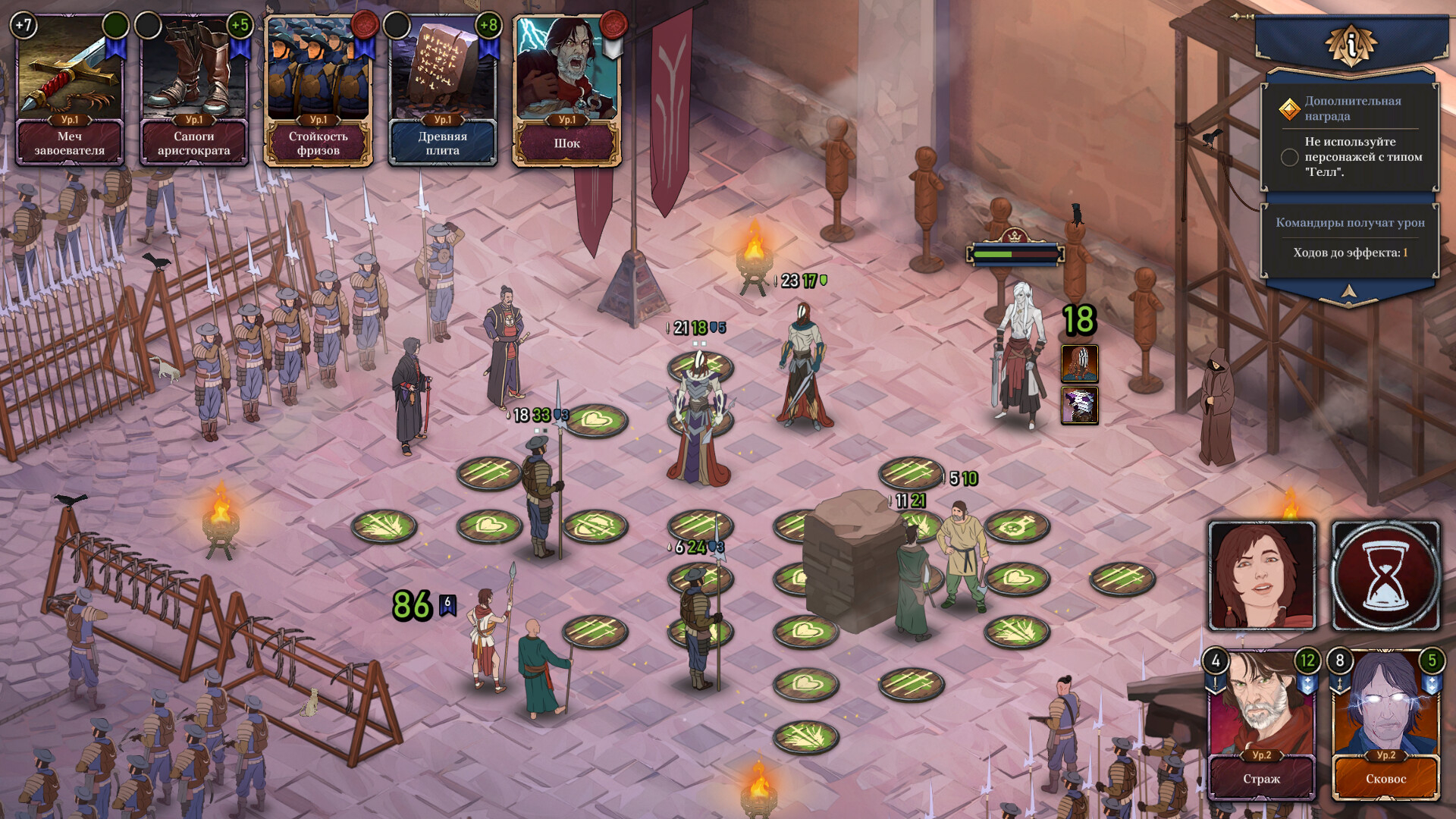Play the Шок card

pos(566,89)
